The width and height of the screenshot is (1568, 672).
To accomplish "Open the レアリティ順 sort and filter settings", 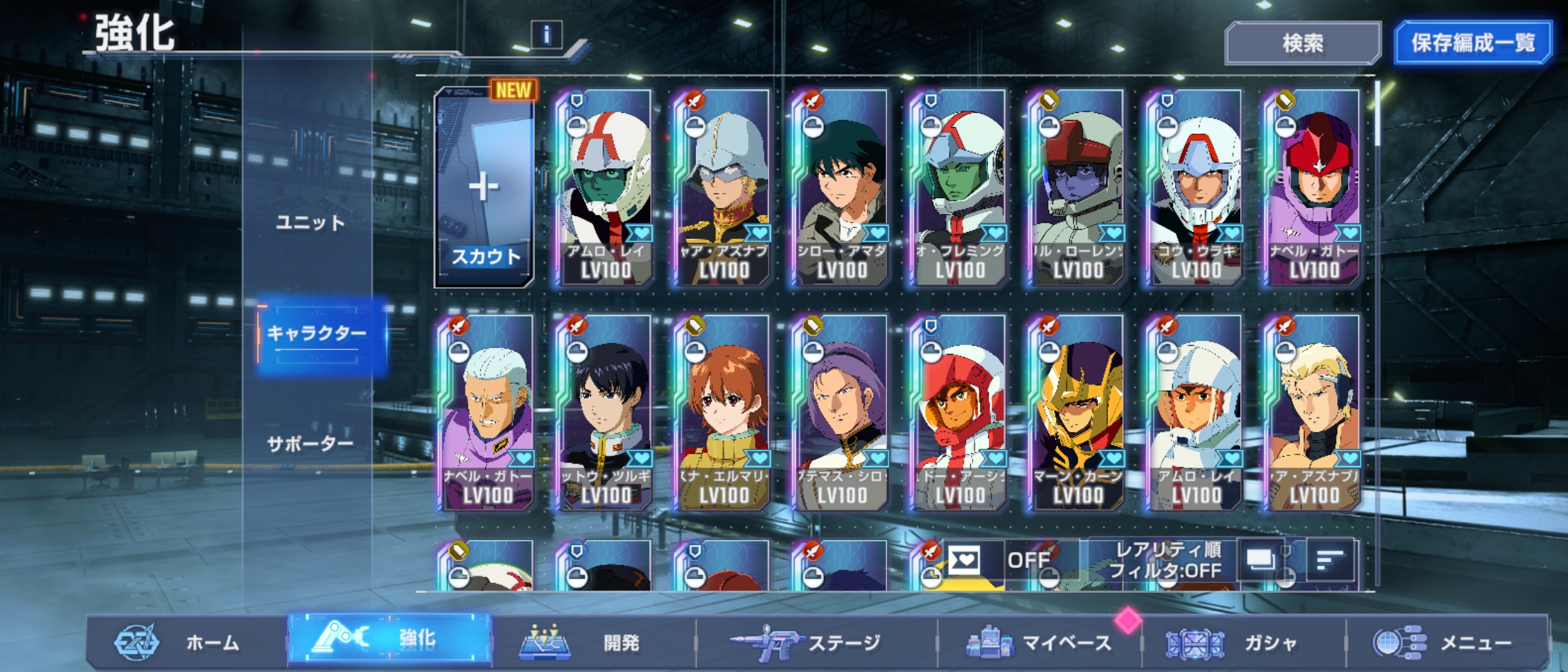I will [1164, 561].
